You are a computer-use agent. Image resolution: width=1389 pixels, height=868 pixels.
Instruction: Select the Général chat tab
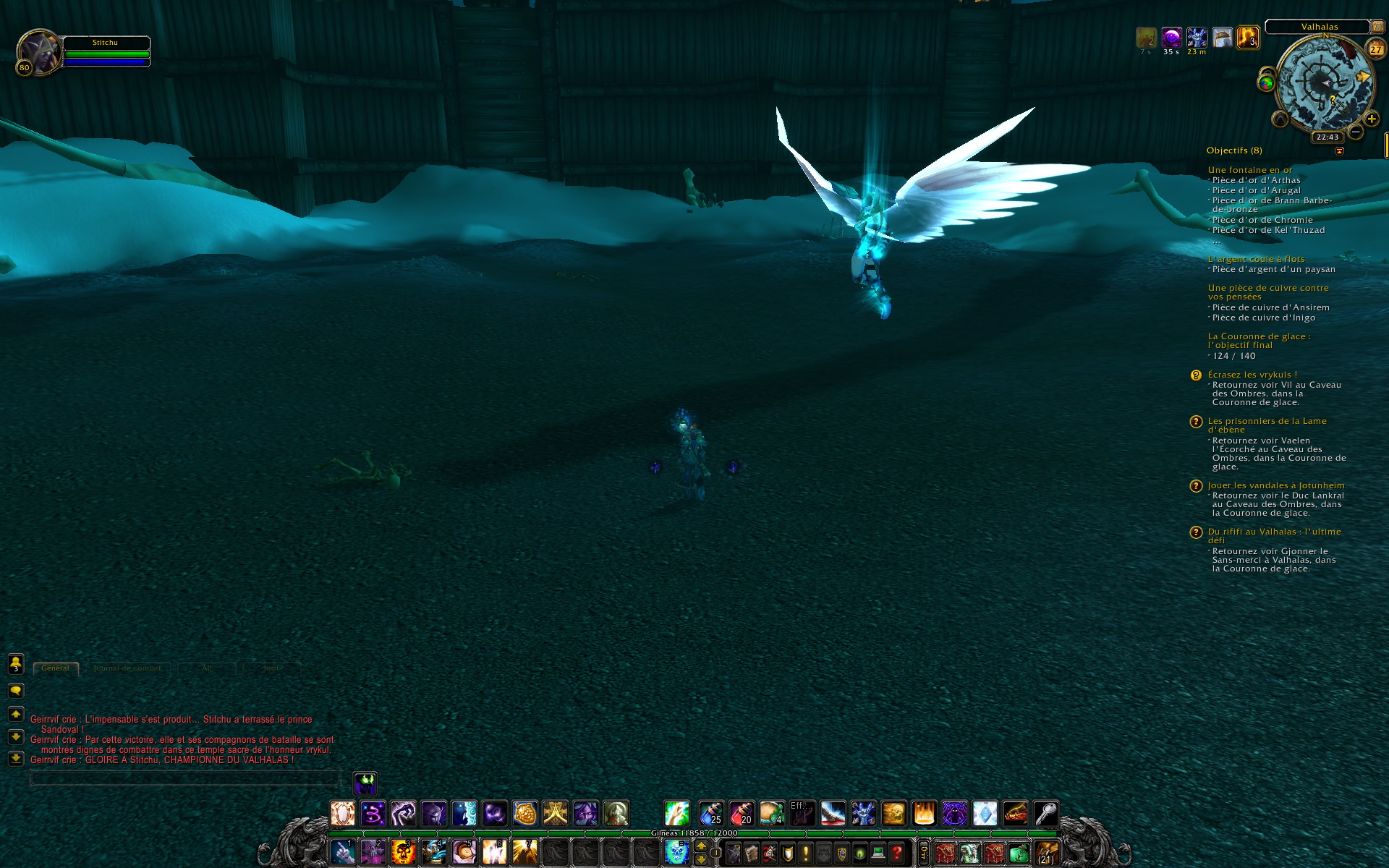(x=56, y=668)
